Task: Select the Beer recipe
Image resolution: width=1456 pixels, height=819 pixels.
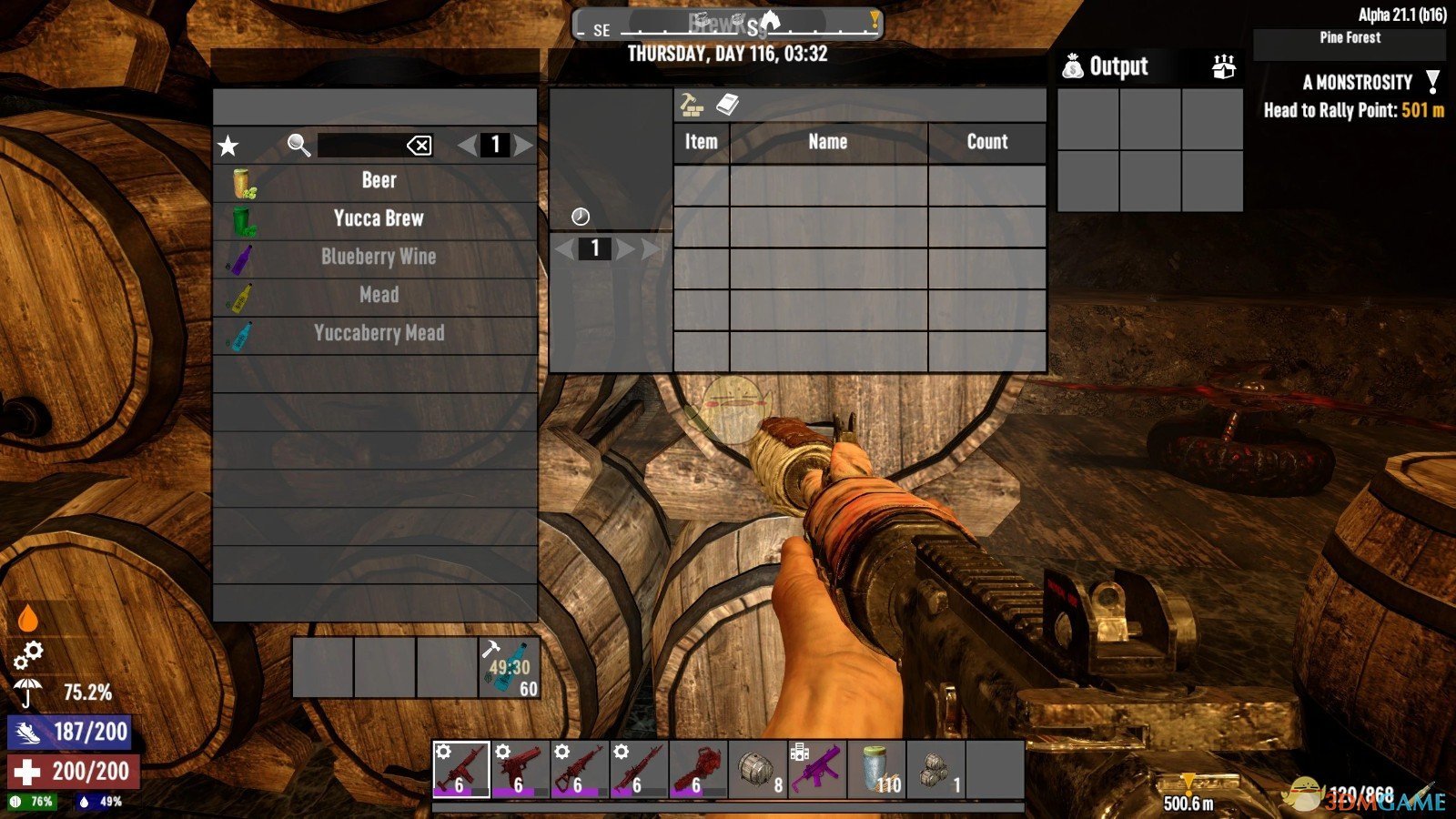Action: point(378,180)
